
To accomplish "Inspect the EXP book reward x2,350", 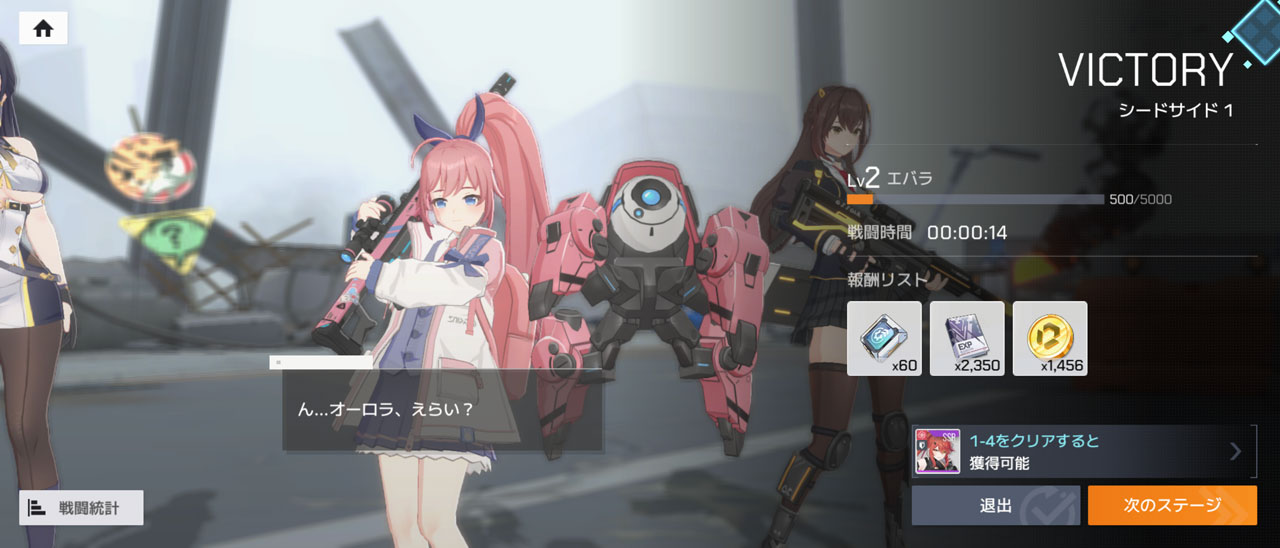I will pos(967,338).
